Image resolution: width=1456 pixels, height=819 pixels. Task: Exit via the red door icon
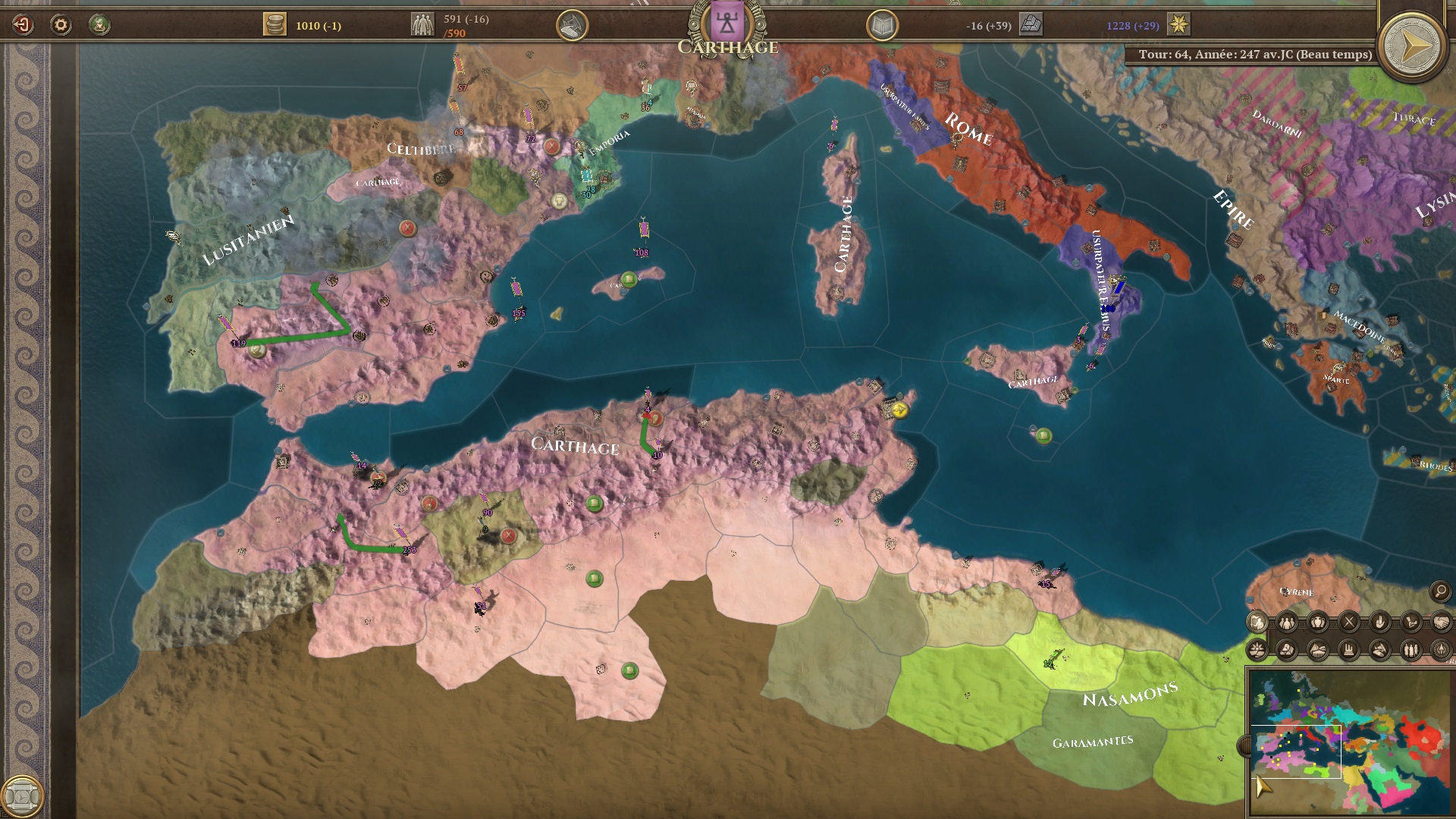[x=23, y=25]
